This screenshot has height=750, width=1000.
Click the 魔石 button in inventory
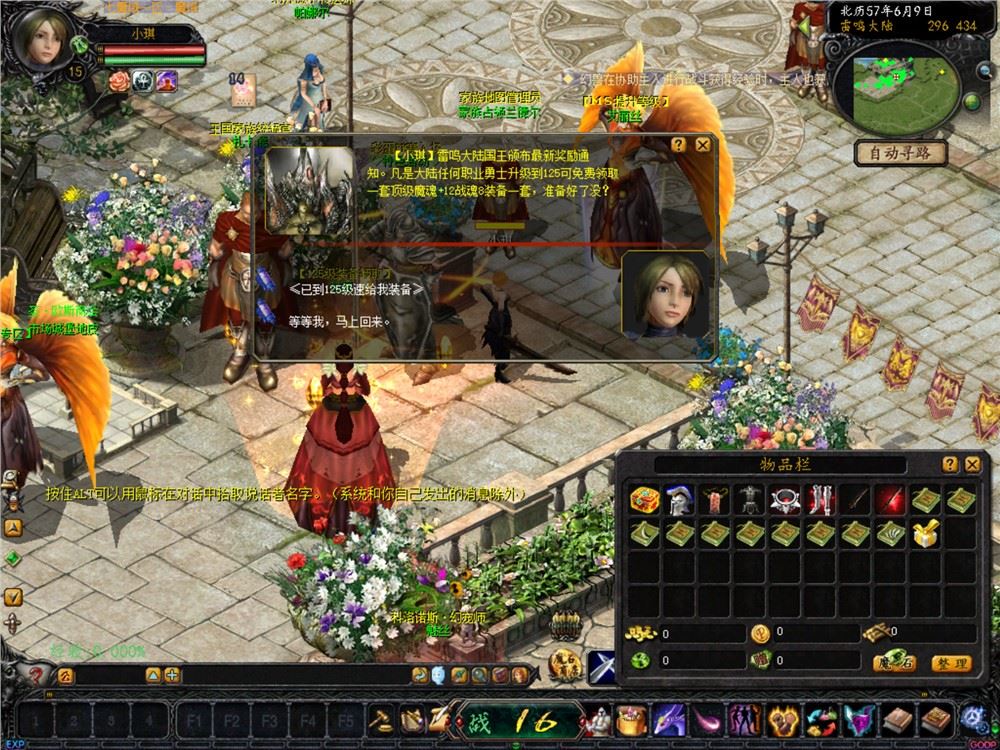[894, 662]
